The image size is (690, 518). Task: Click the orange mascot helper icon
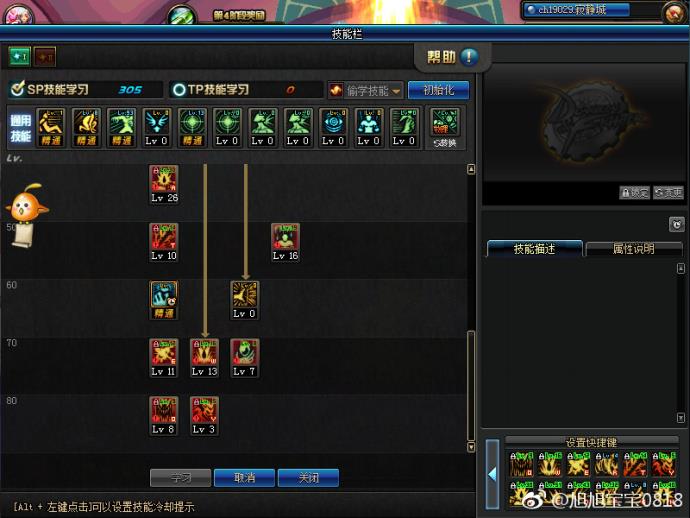(x=22, y=203)
